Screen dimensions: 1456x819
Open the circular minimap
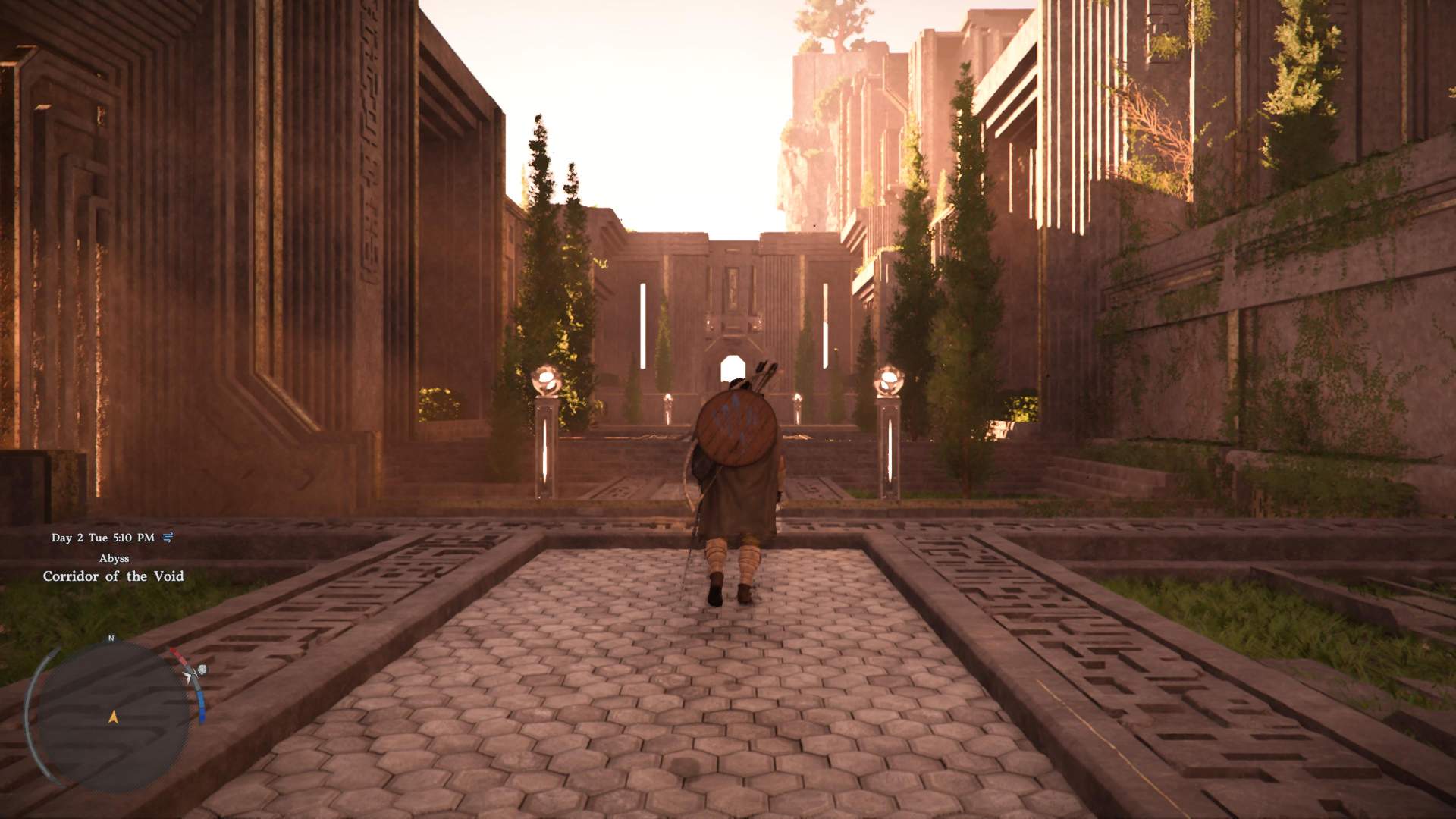[x=114, y=717]
